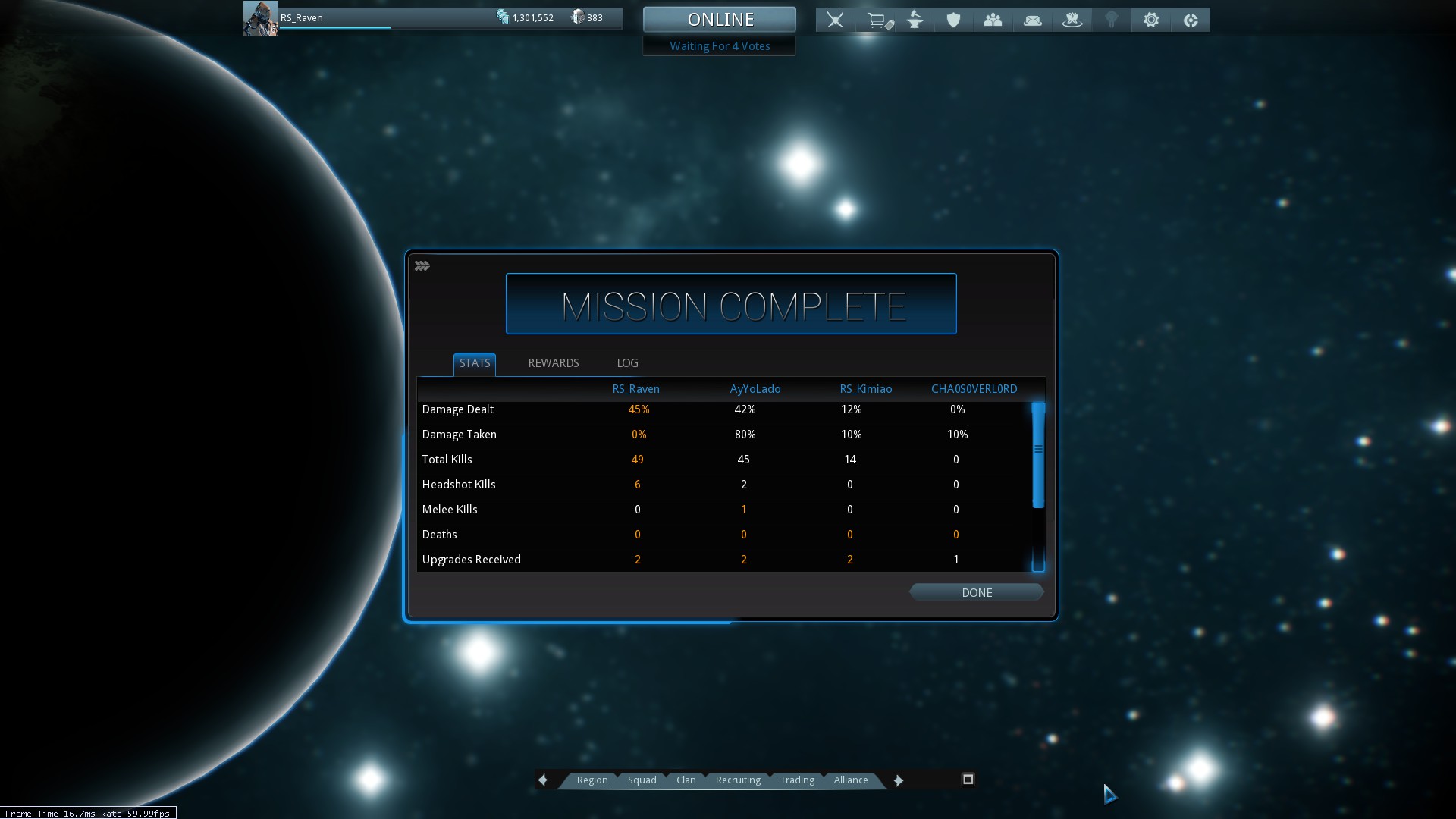Open the anvil foundry icon
The height and width of the screenshot is (819, 1456).
915,20
